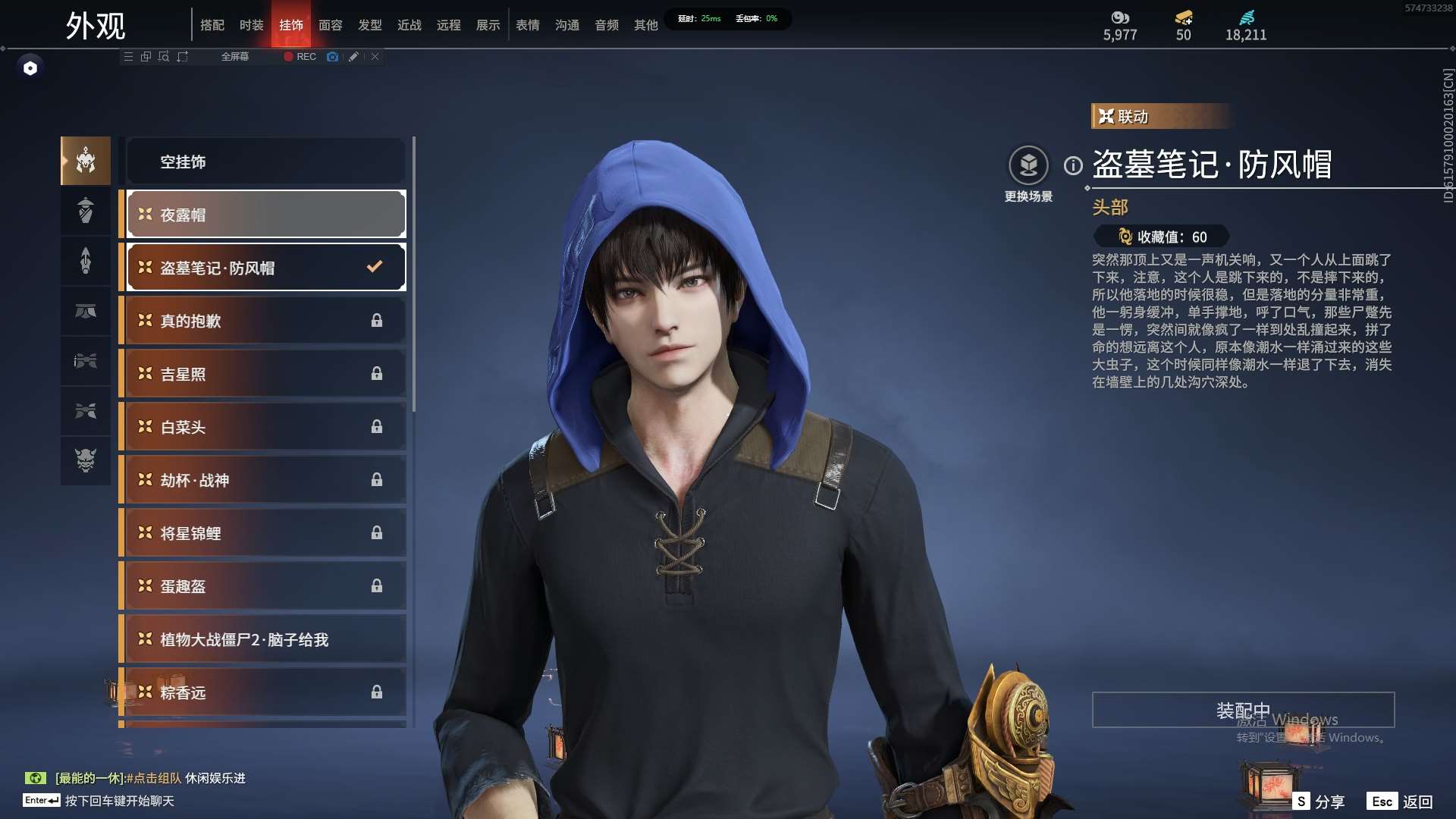Image resolution: width=1456 pixels, height=819 pixels.
Task: Select the 空挂饰 empty accessory entry
Action: pos(265,162)
